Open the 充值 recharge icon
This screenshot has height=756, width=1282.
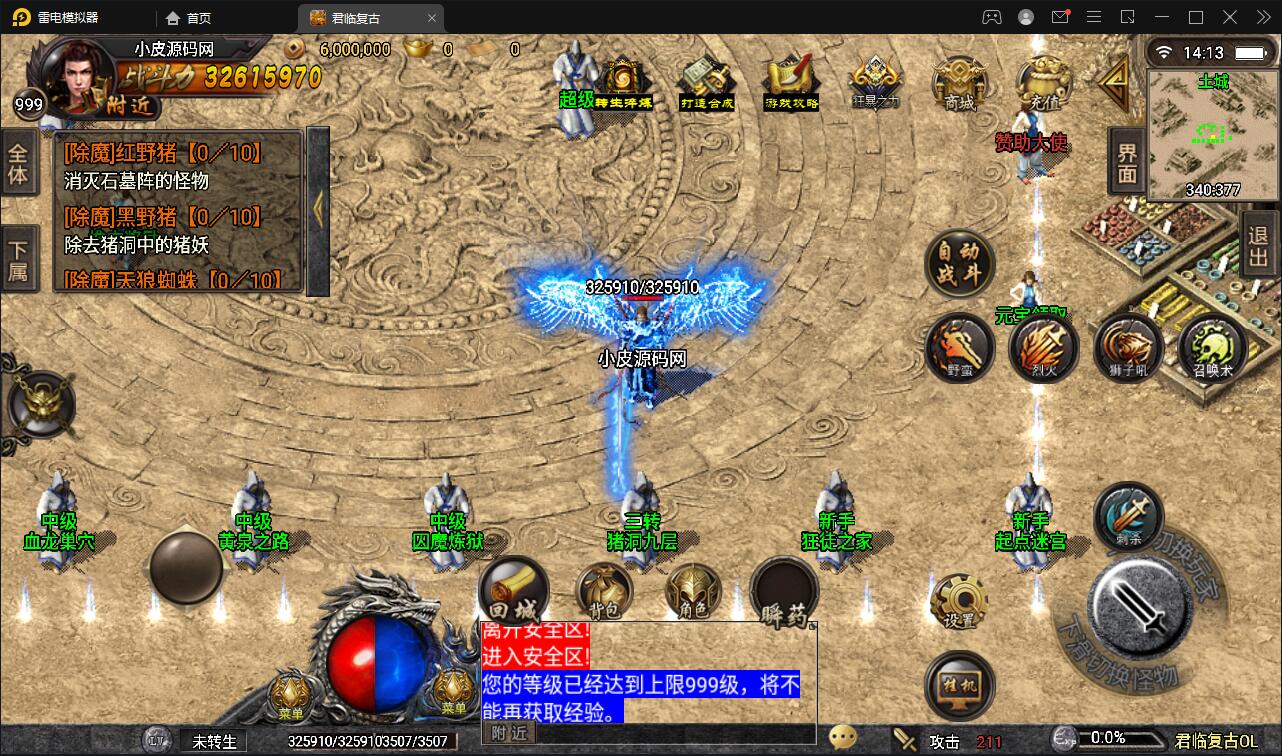(x=1043, y=82)
